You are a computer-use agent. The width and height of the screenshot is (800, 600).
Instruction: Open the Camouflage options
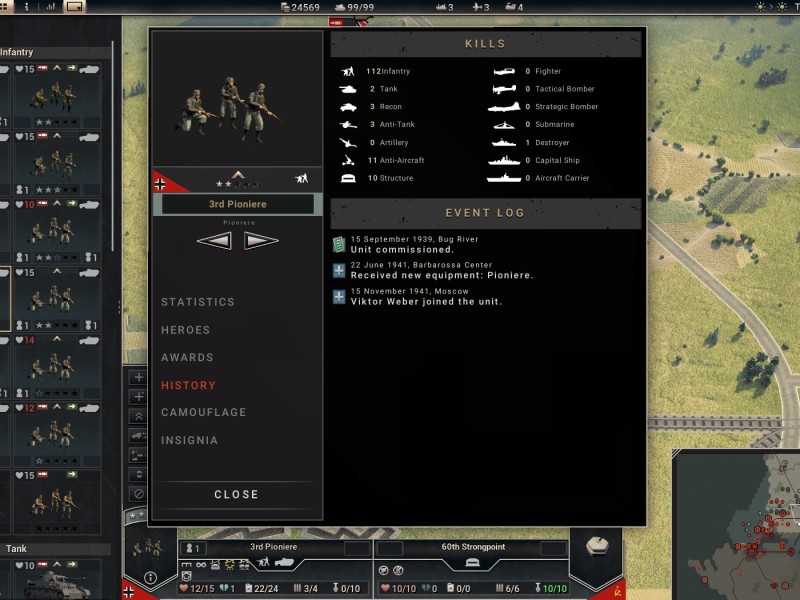[x=203, y=412]
